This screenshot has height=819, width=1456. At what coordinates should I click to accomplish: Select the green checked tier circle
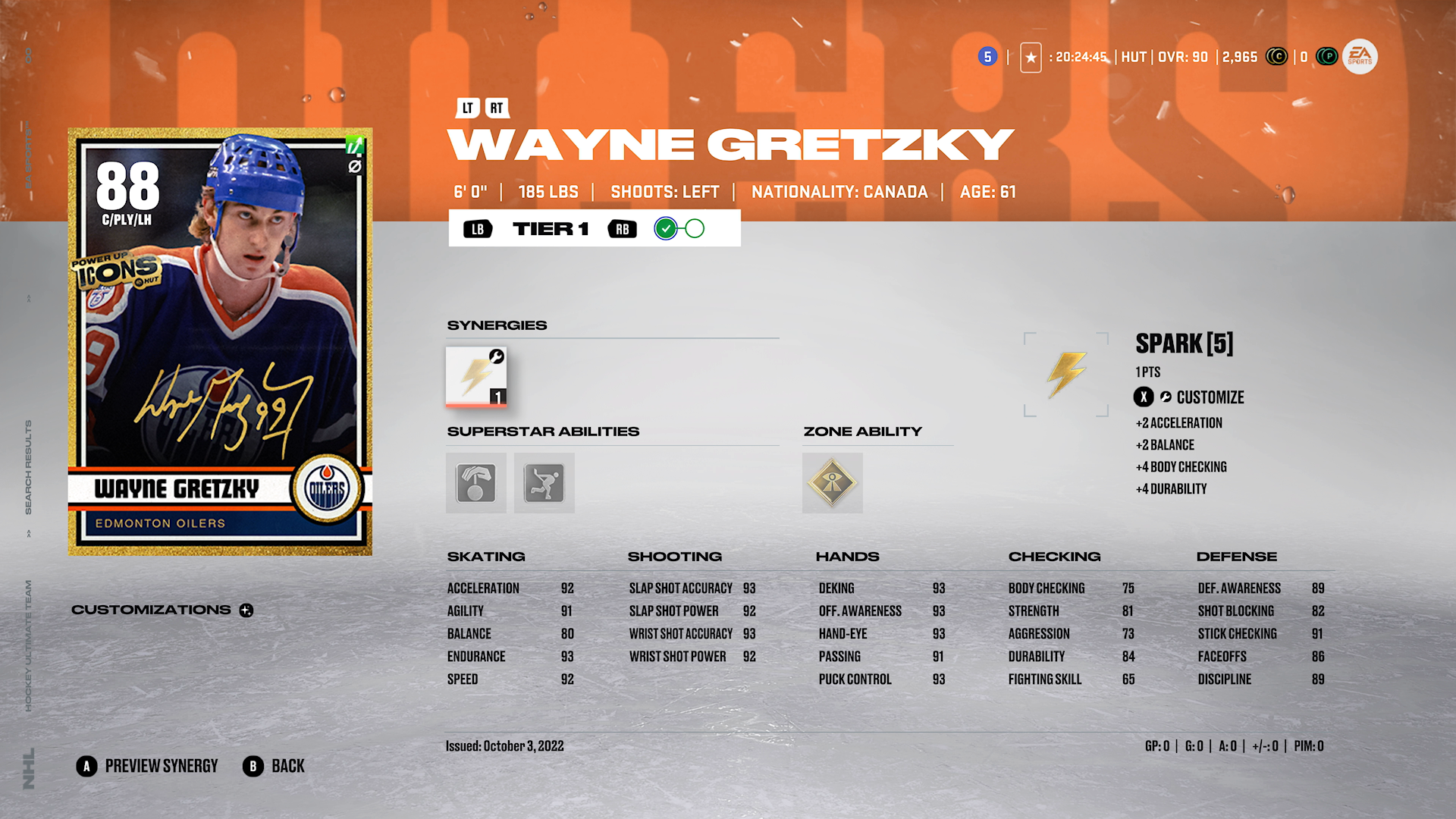pyautogui.click(x=666, y=228)
